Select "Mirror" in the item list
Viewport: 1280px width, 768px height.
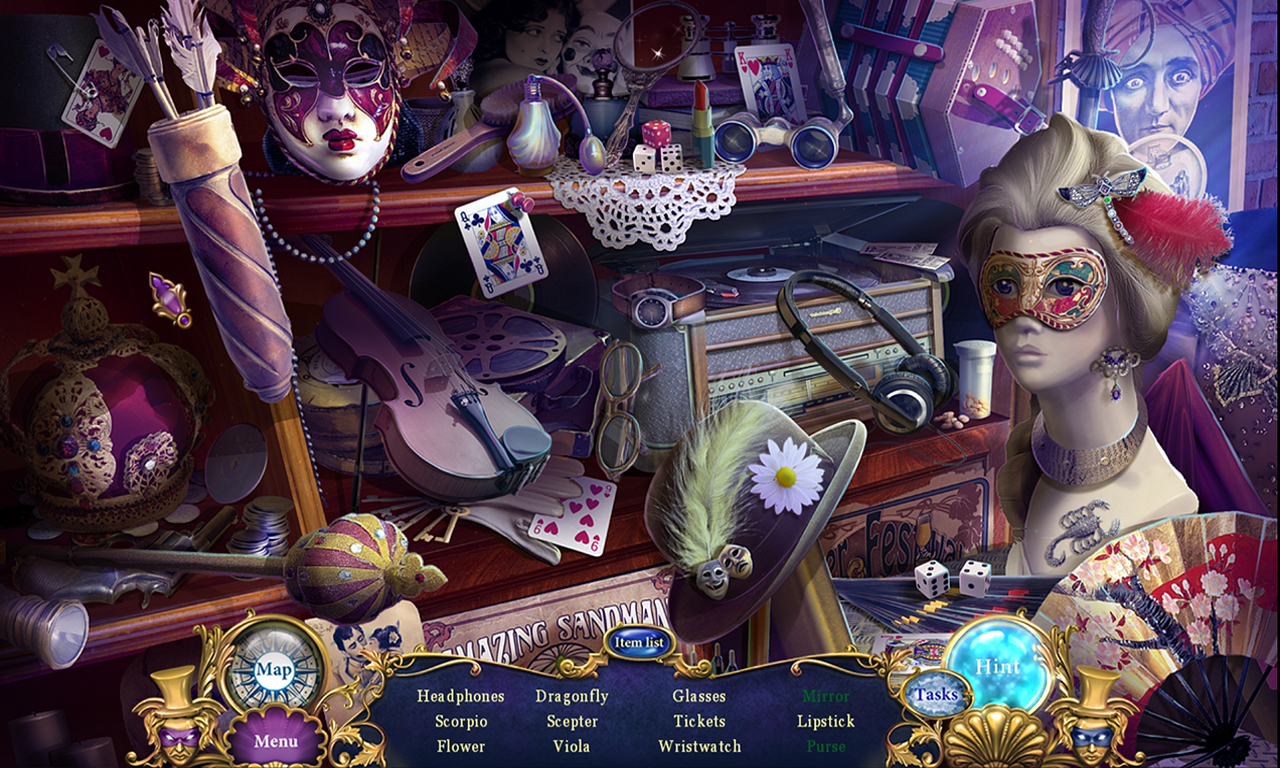[826, 696]
